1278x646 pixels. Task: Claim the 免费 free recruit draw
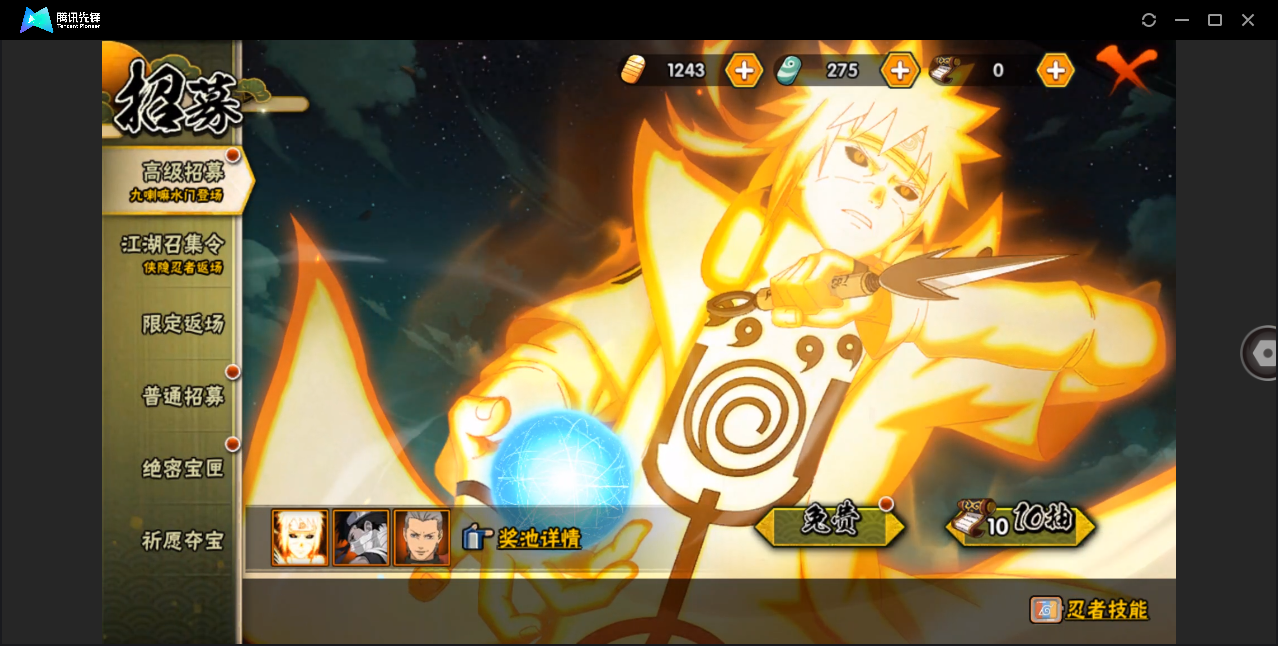(x=829, y=523)
